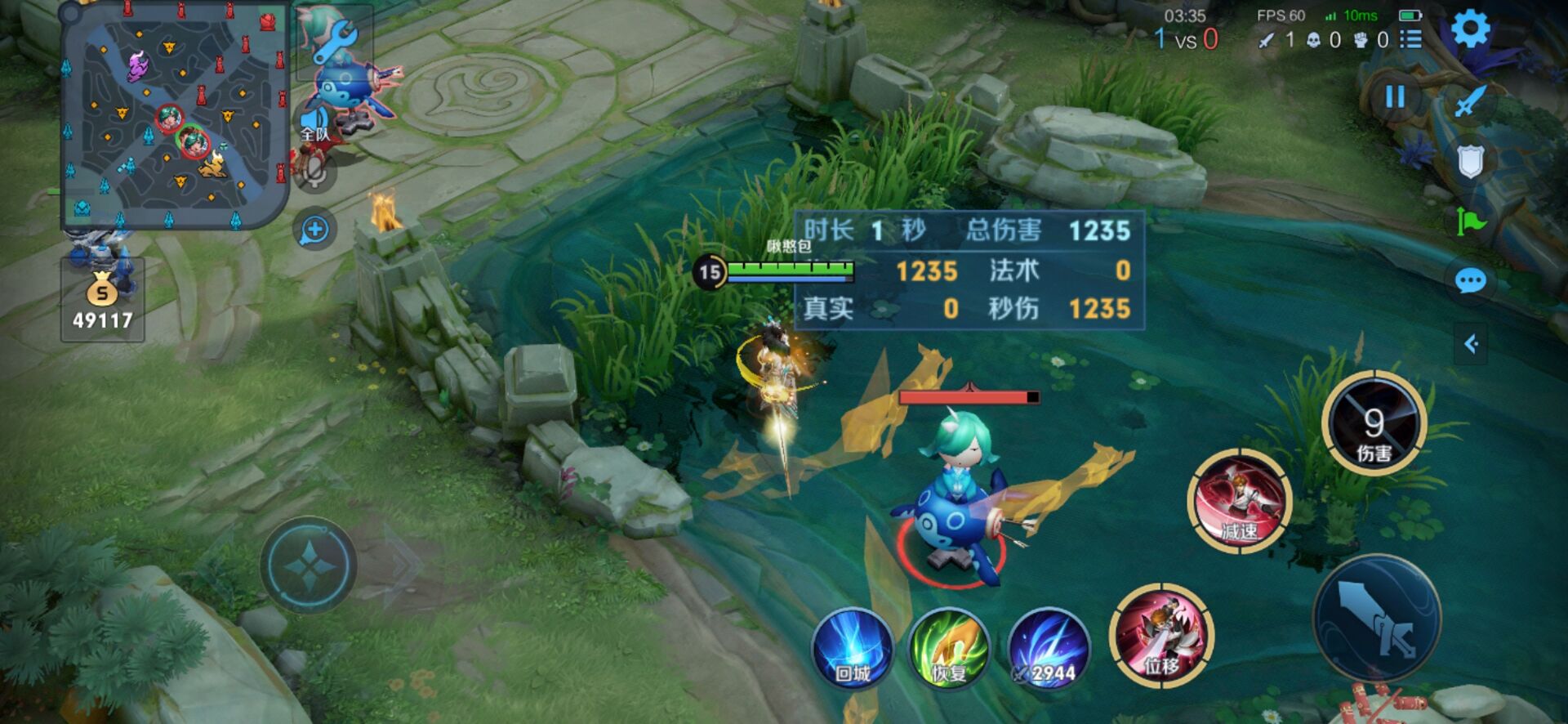
Task: Toggle the 全队 team voice speaker
Action: point(314,124)
